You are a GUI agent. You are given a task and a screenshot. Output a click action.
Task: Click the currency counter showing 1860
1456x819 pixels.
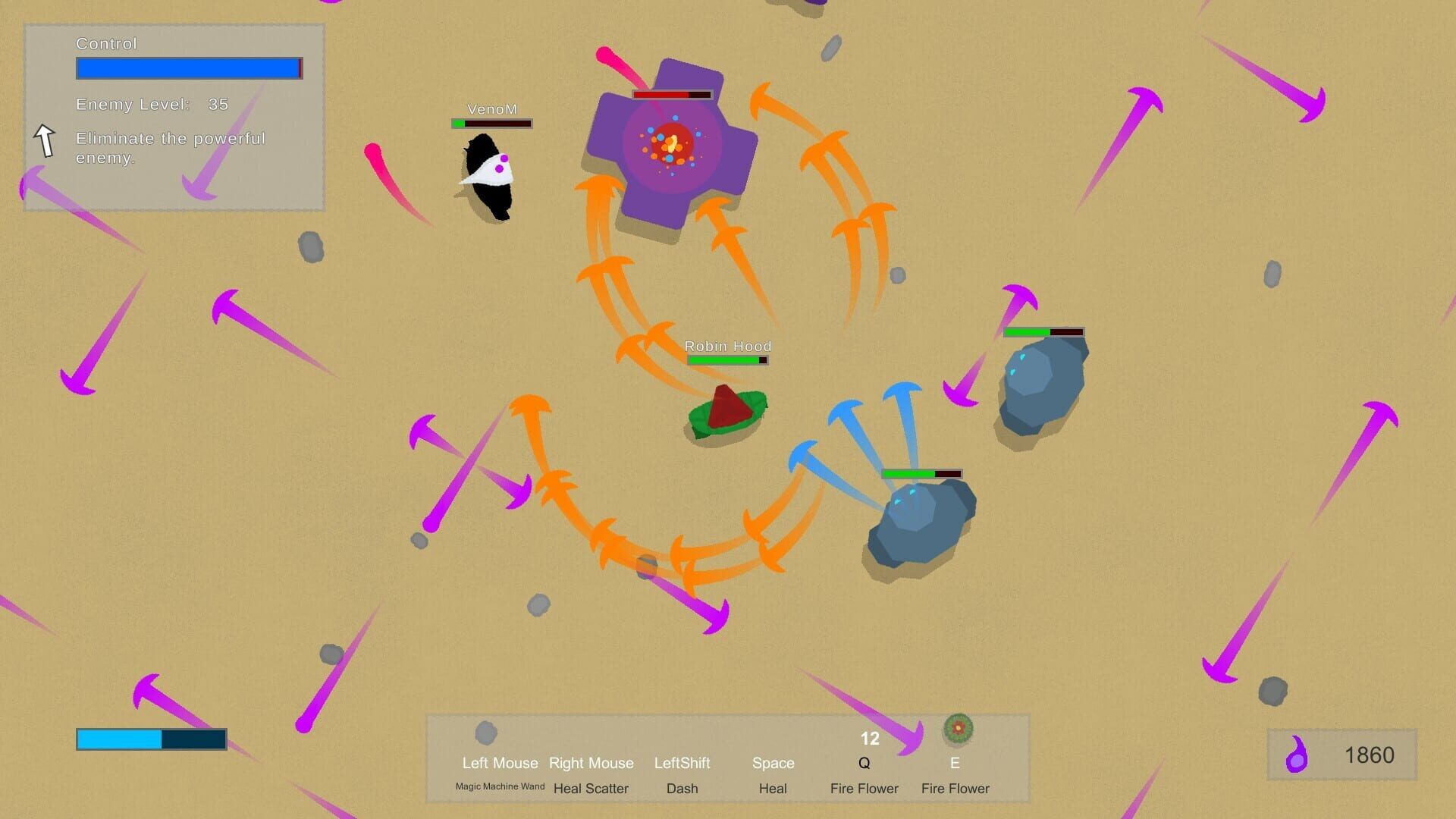click(1370, 755)
